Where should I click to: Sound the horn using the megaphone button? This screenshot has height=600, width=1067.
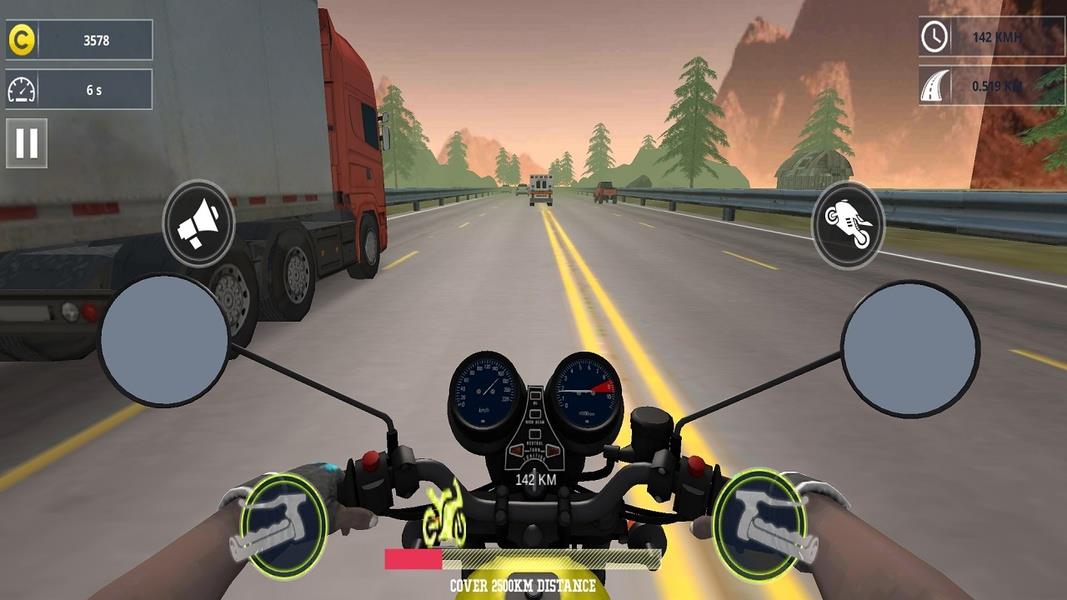coord(198,224)
